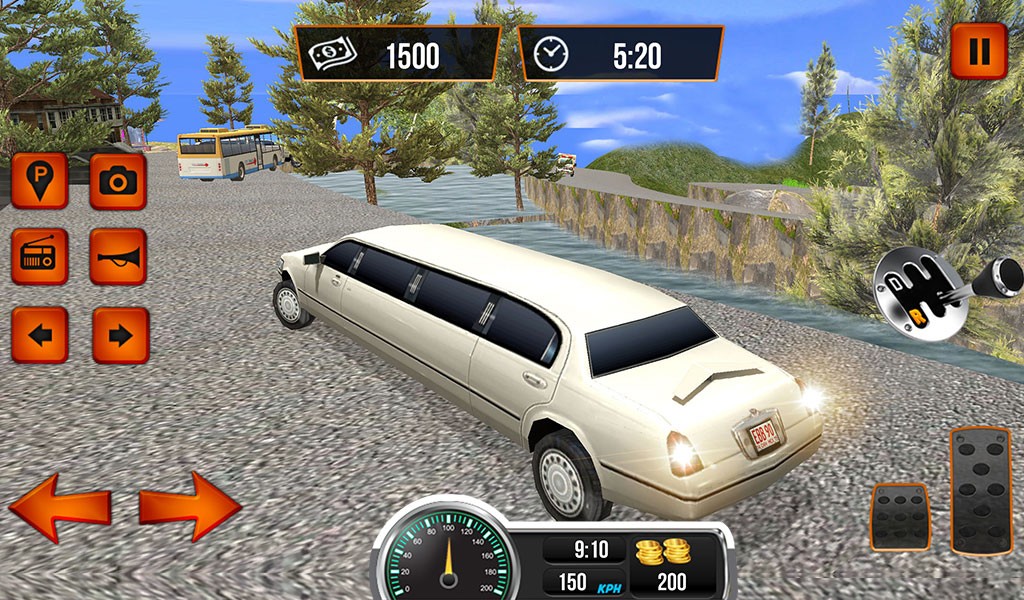Activate the small left indicator arrow
1024x600 pixels.
(x=40, y=335)
